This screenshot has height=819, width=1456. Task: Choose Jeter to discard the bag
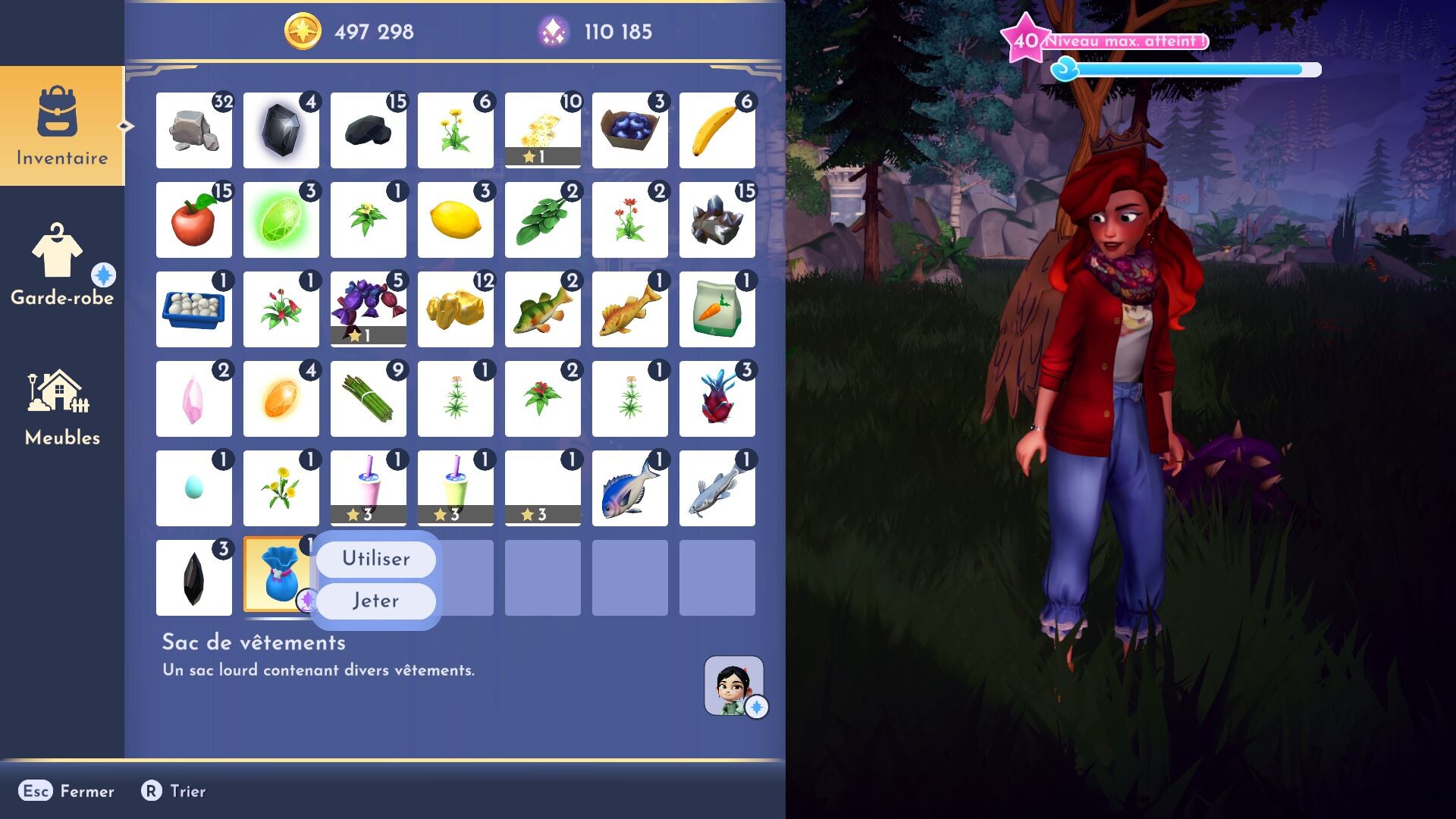tap(375, 600)
